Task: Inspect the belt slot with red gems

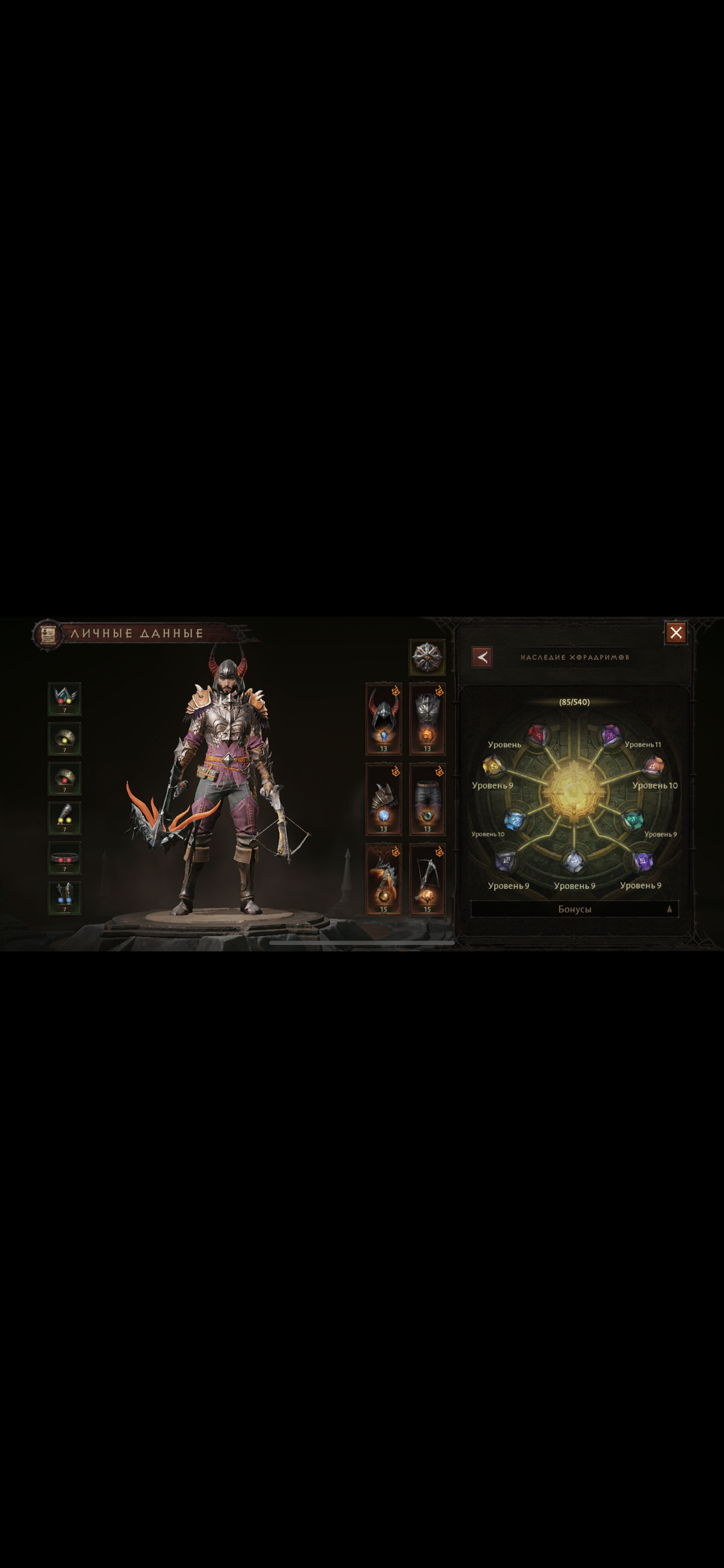Action: 65,858
